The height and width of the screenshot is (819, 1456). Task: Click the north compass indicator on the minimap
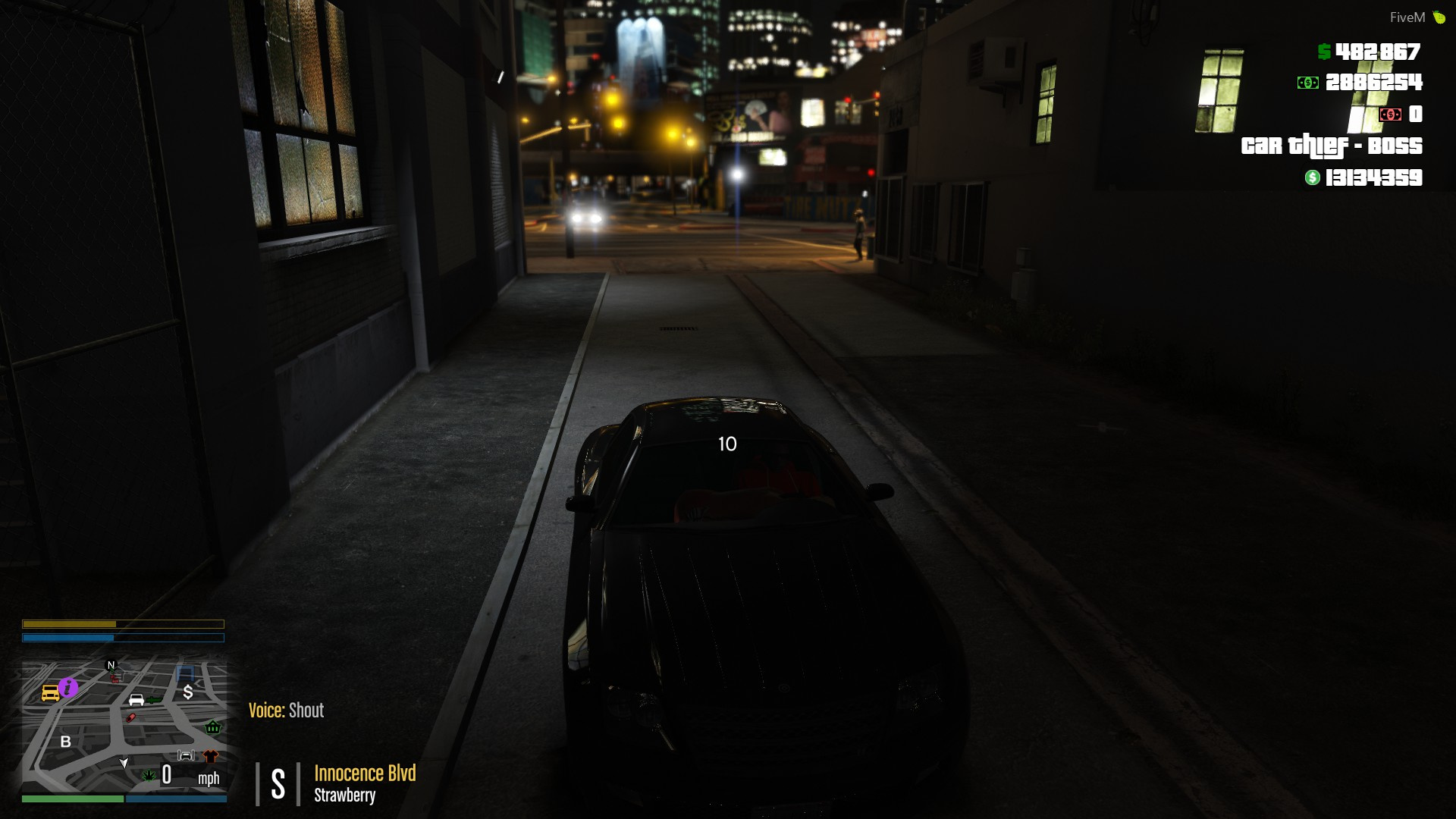(x=111, y=665)
